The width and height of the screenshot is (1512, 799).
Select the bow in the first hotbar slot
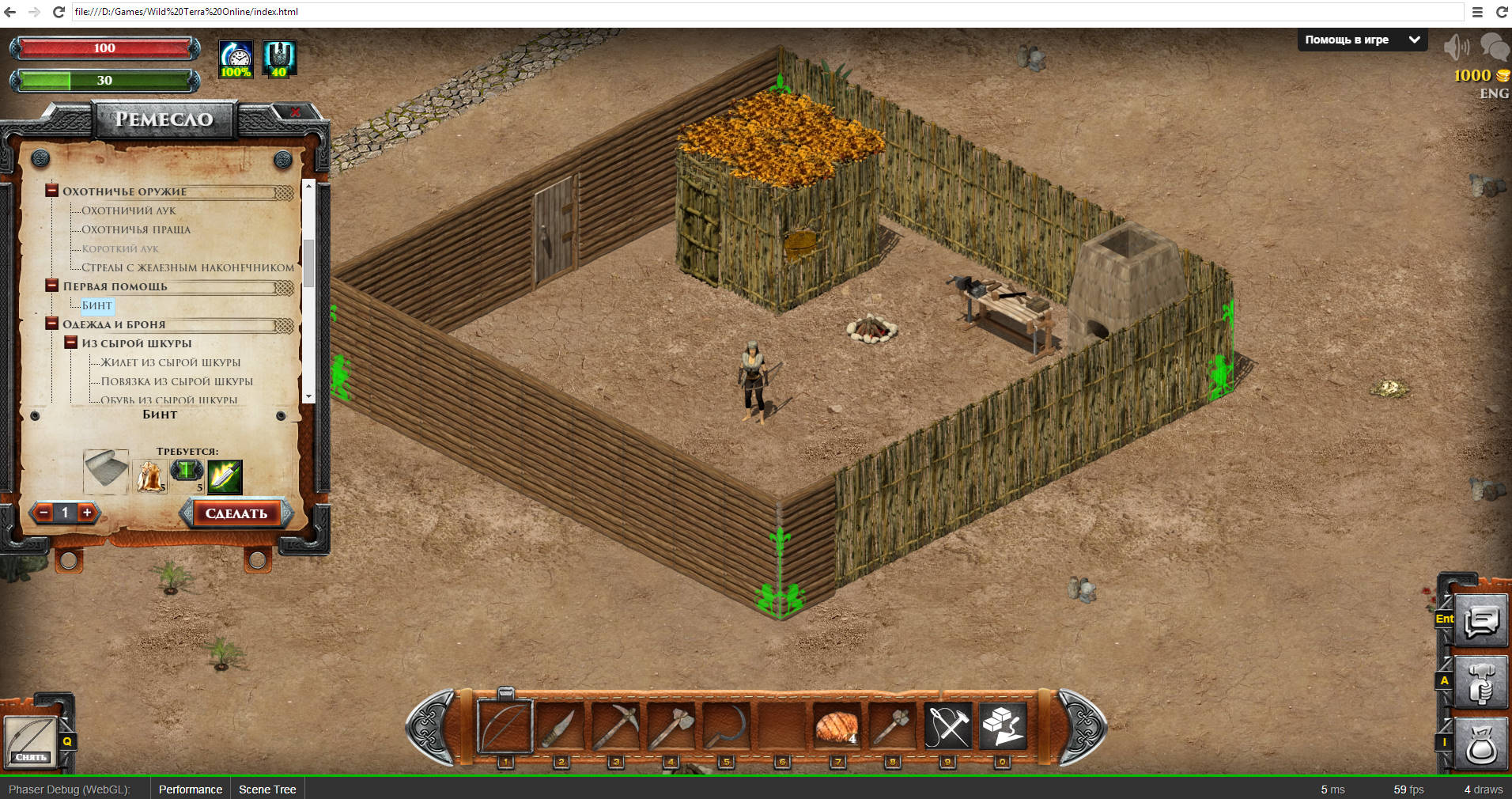[x=505, y=726]
